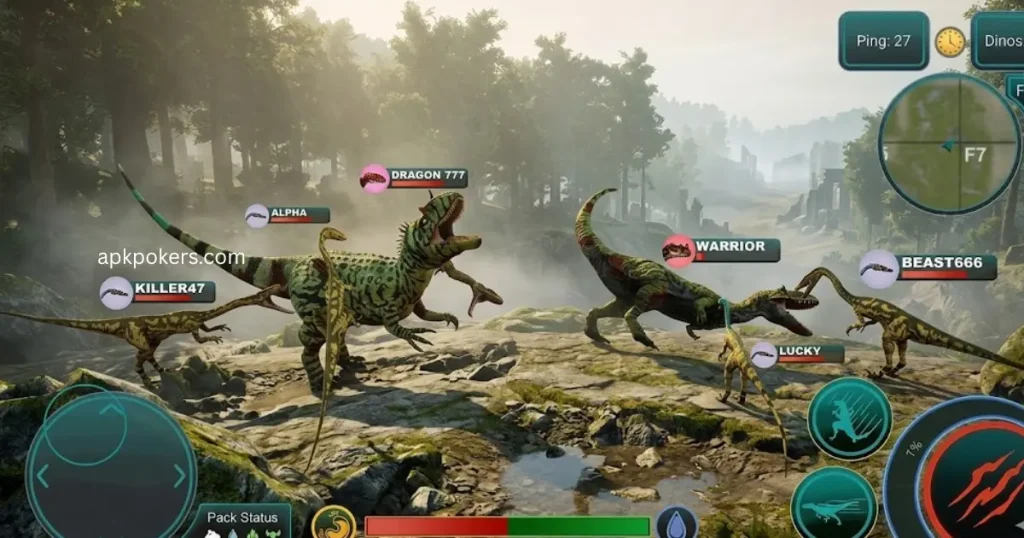Select the BEAST666 player nameplate
Viewport: 1024px width, 538px height.
pos(928,267)
